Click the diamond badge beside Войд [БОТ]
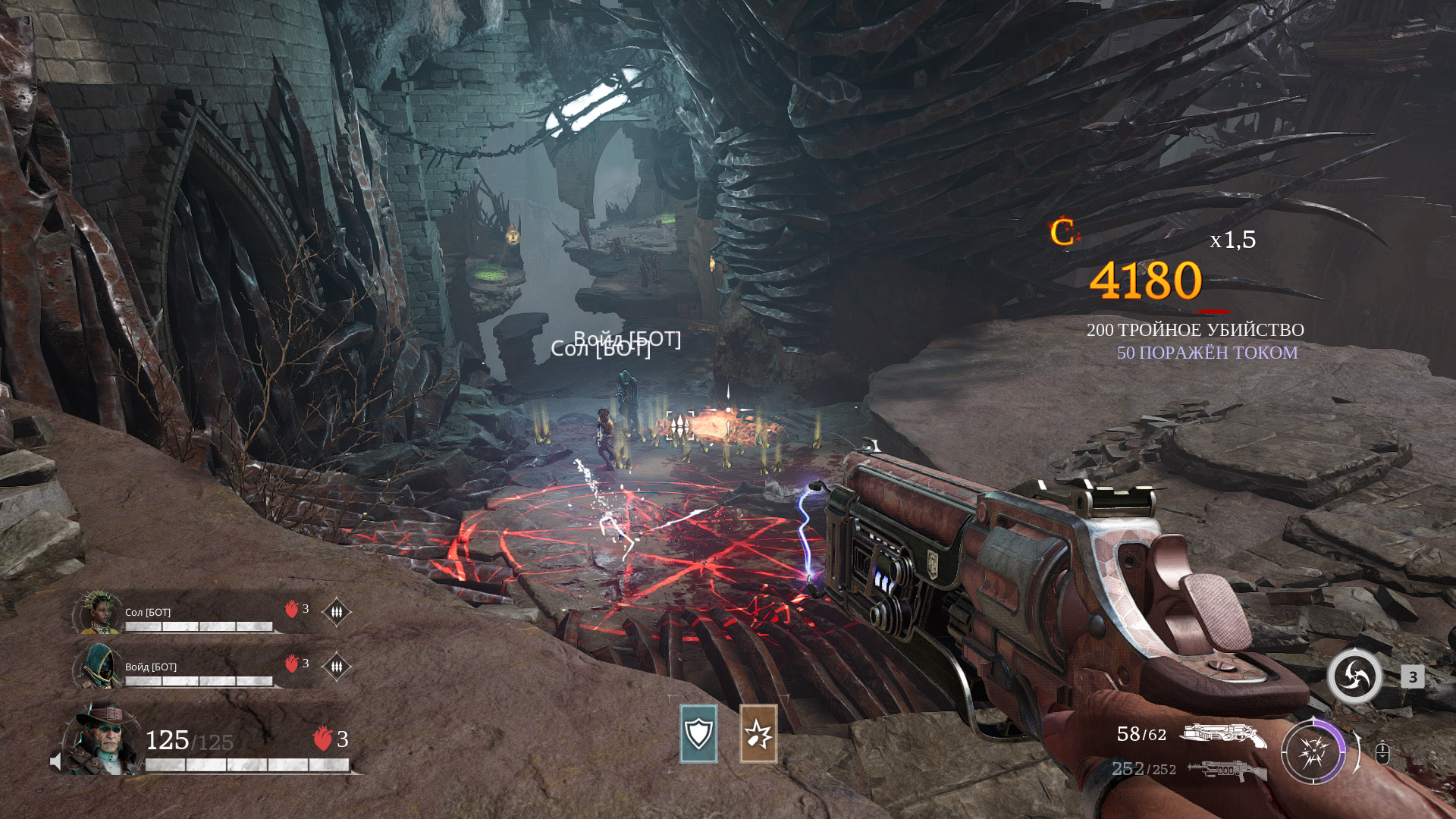 click(x=336, y=667)
